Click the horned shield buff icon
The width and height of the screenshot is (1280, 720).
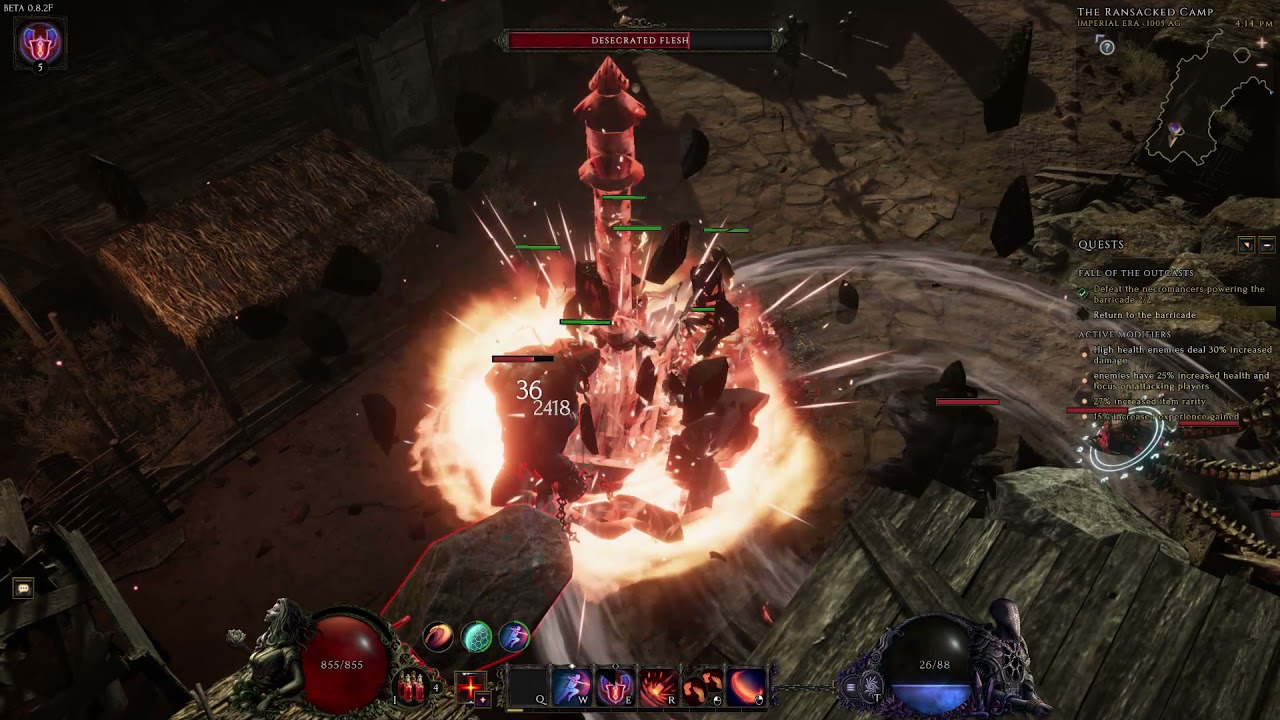click(x=40, y=43)
